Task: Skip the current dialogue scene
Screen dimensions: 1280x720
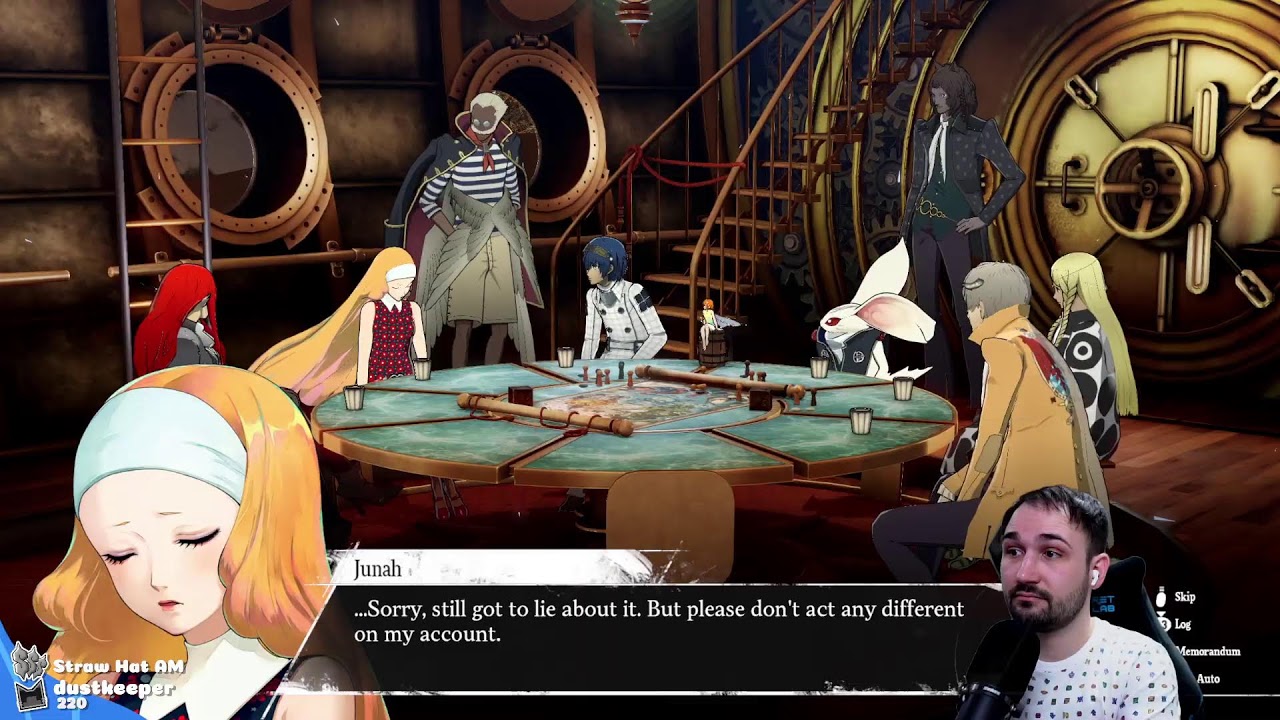Action: pos(1183,597)
